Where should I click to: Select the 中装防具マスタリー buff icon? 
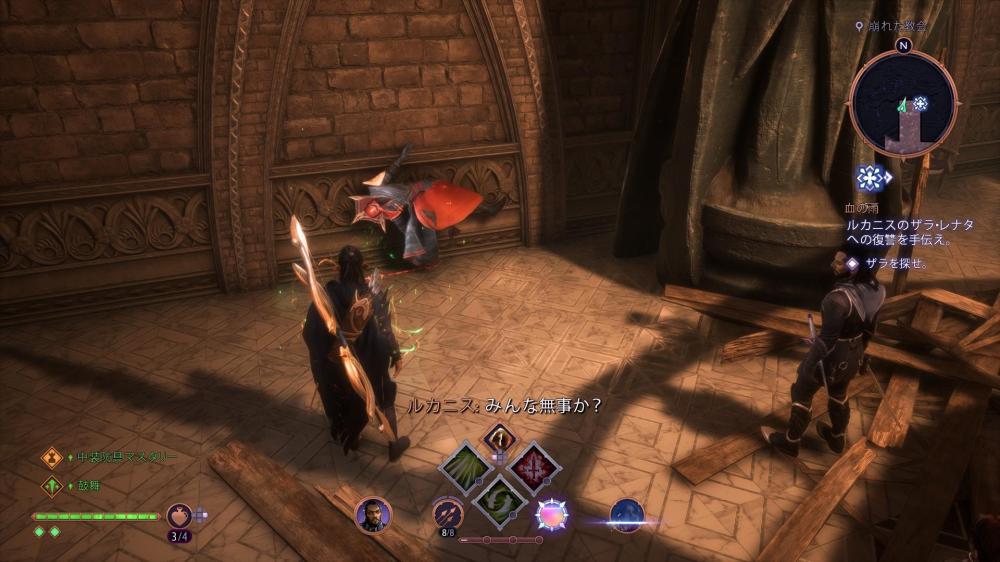click(51, 458)
